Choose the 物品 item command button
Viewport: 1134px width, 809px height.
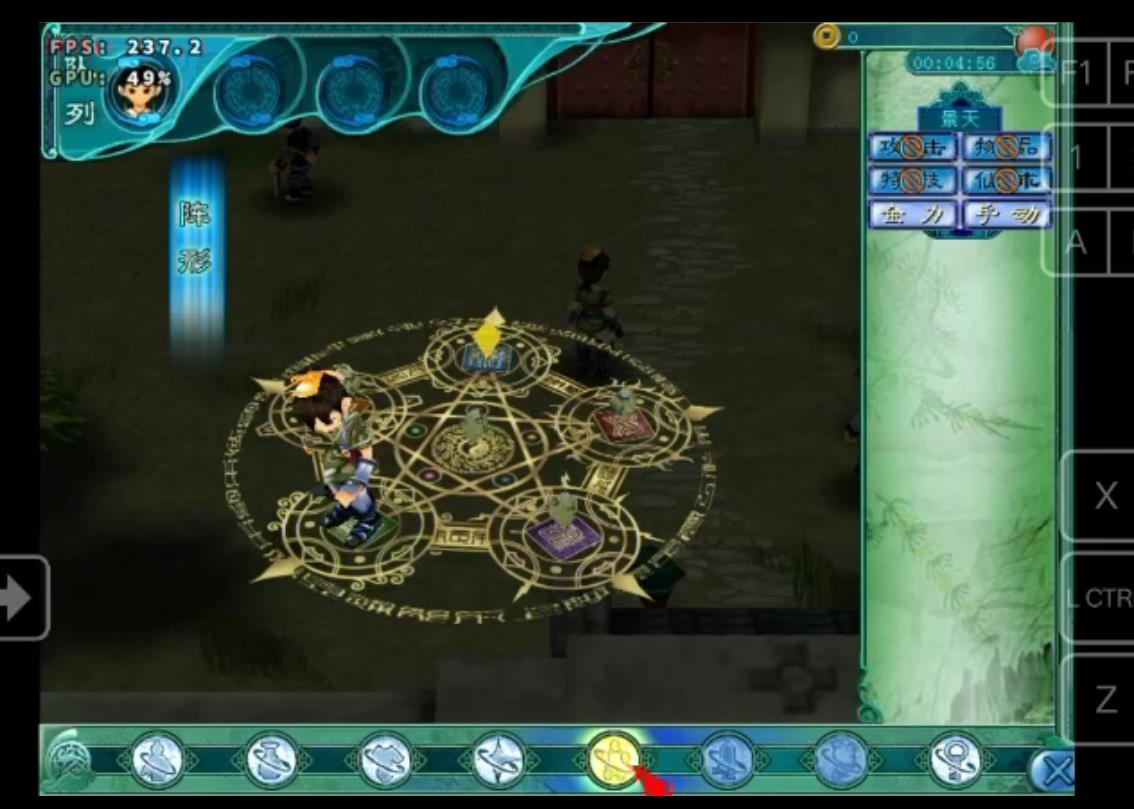[1006, 148]
